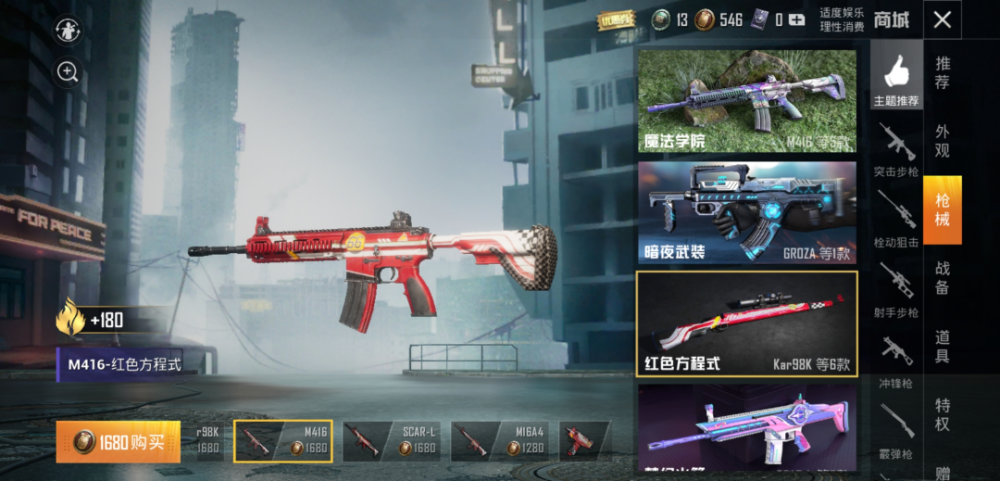Open the 魔法学院 theme banner
The image size is (1000, 481).
pyautogui.click(x=747, y=101)
